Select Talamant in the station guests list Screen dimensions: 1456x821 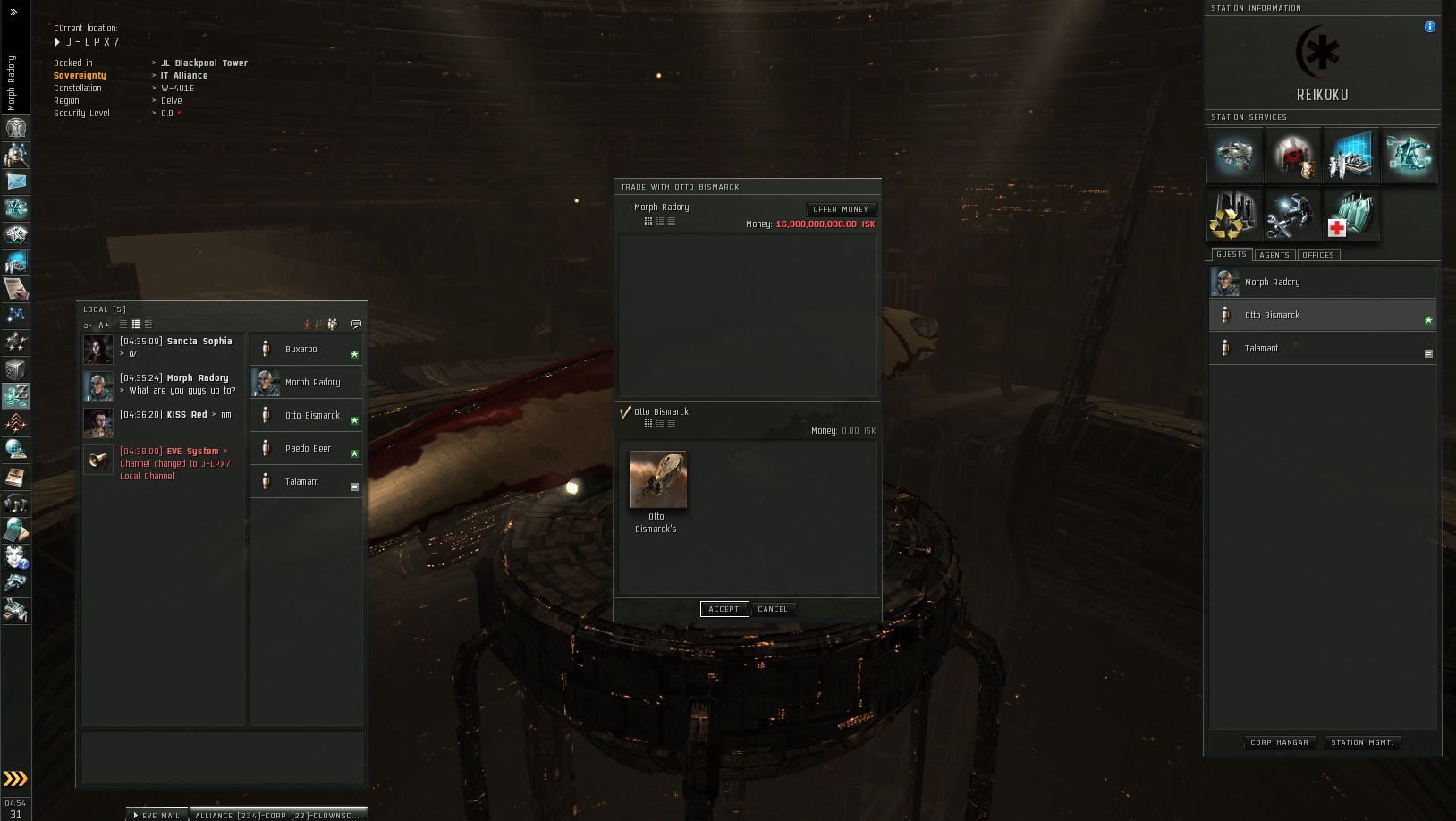pyautogui.click(x=1262, y=349)
